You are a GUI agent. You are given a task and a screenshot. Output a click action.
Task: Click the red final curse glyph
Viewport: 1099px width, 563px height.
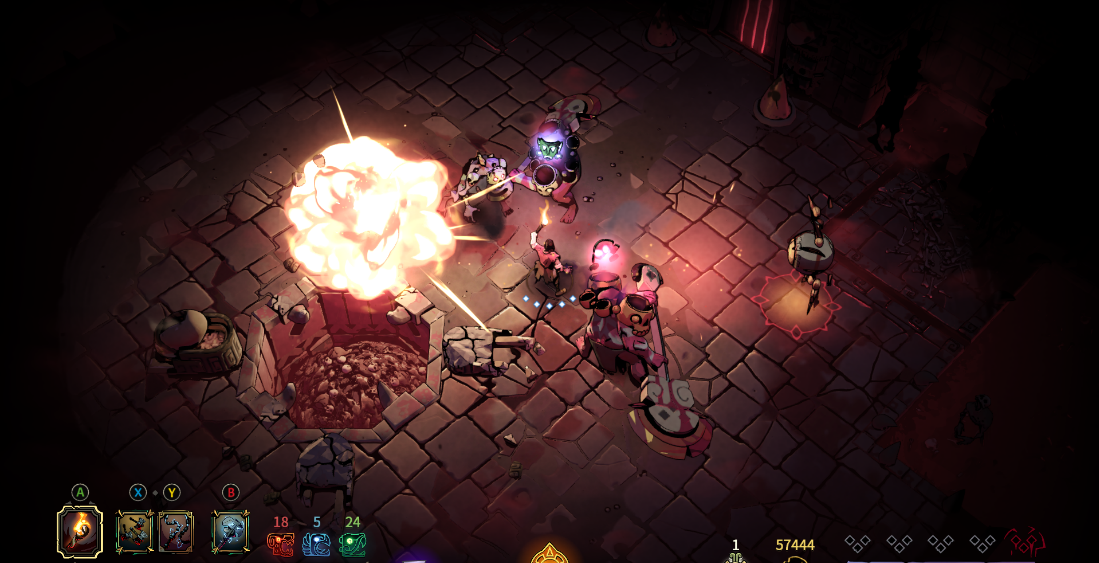coord(1025,543)
